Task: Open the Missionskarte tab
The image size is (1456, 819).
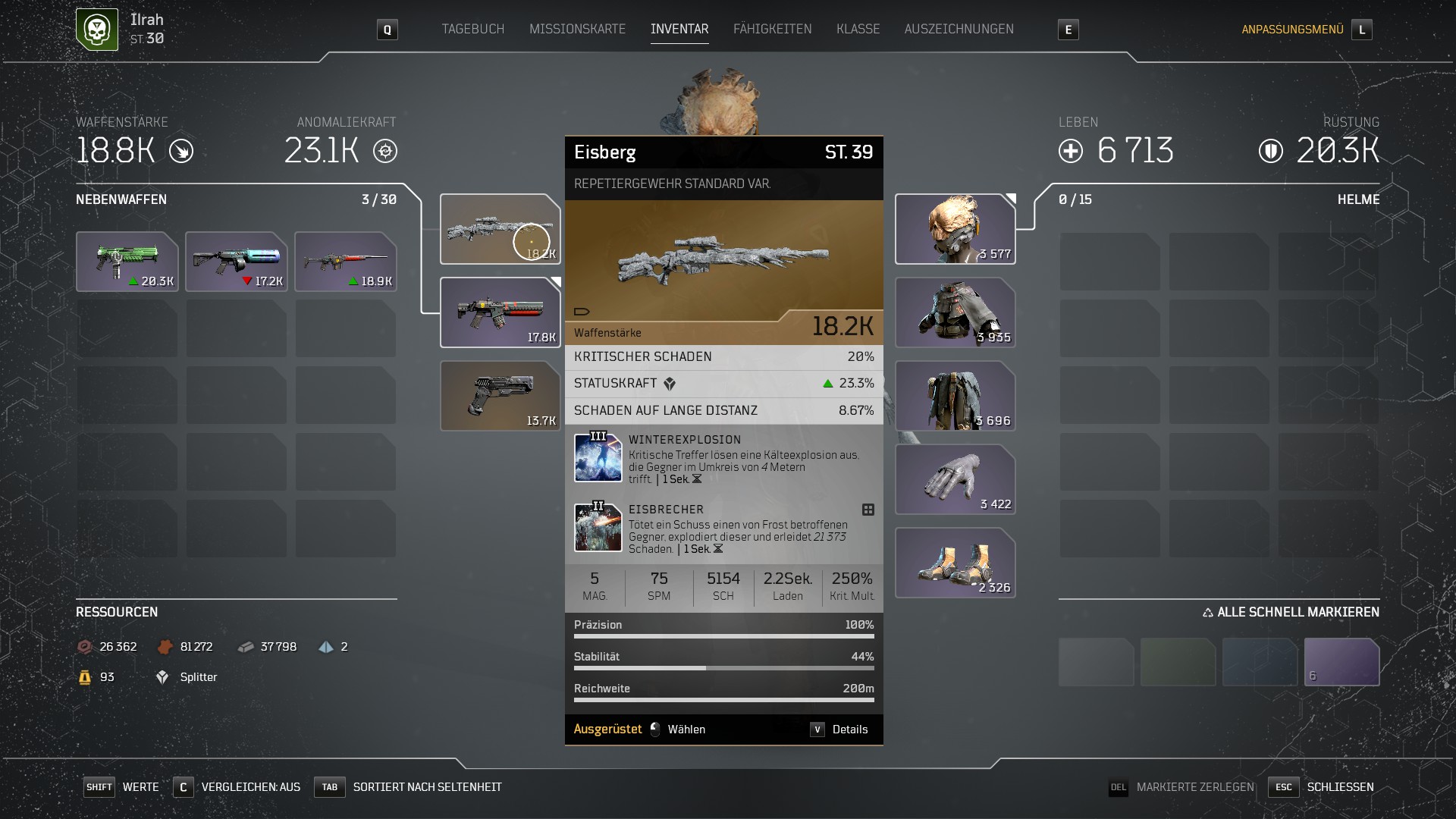Action: [577, 29]
